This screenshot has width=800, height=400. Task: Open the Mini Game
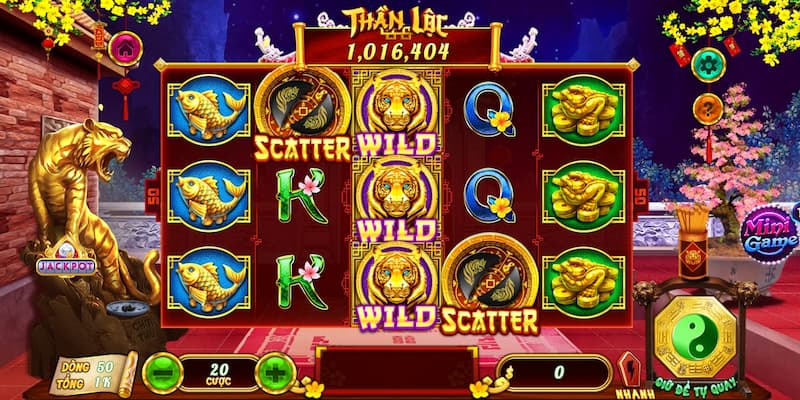point(769,235)
